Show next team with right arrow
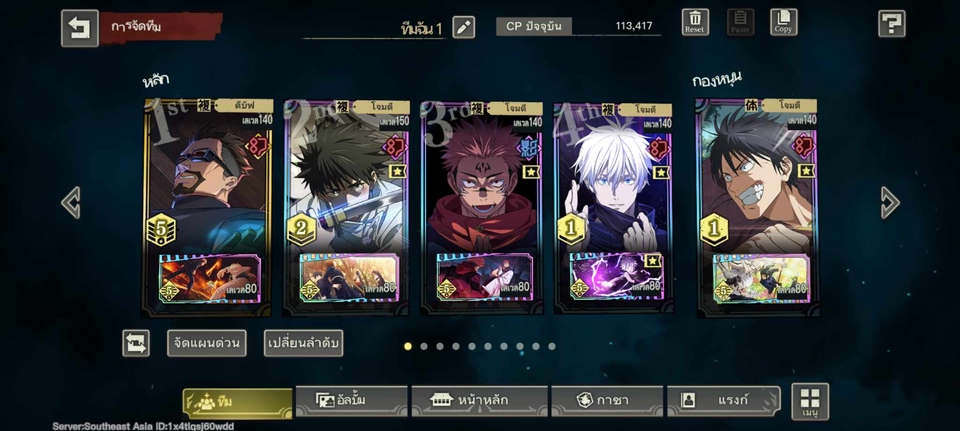Viewport: 960px width, 431px height. pyautogui.click(x=890, y=203)
